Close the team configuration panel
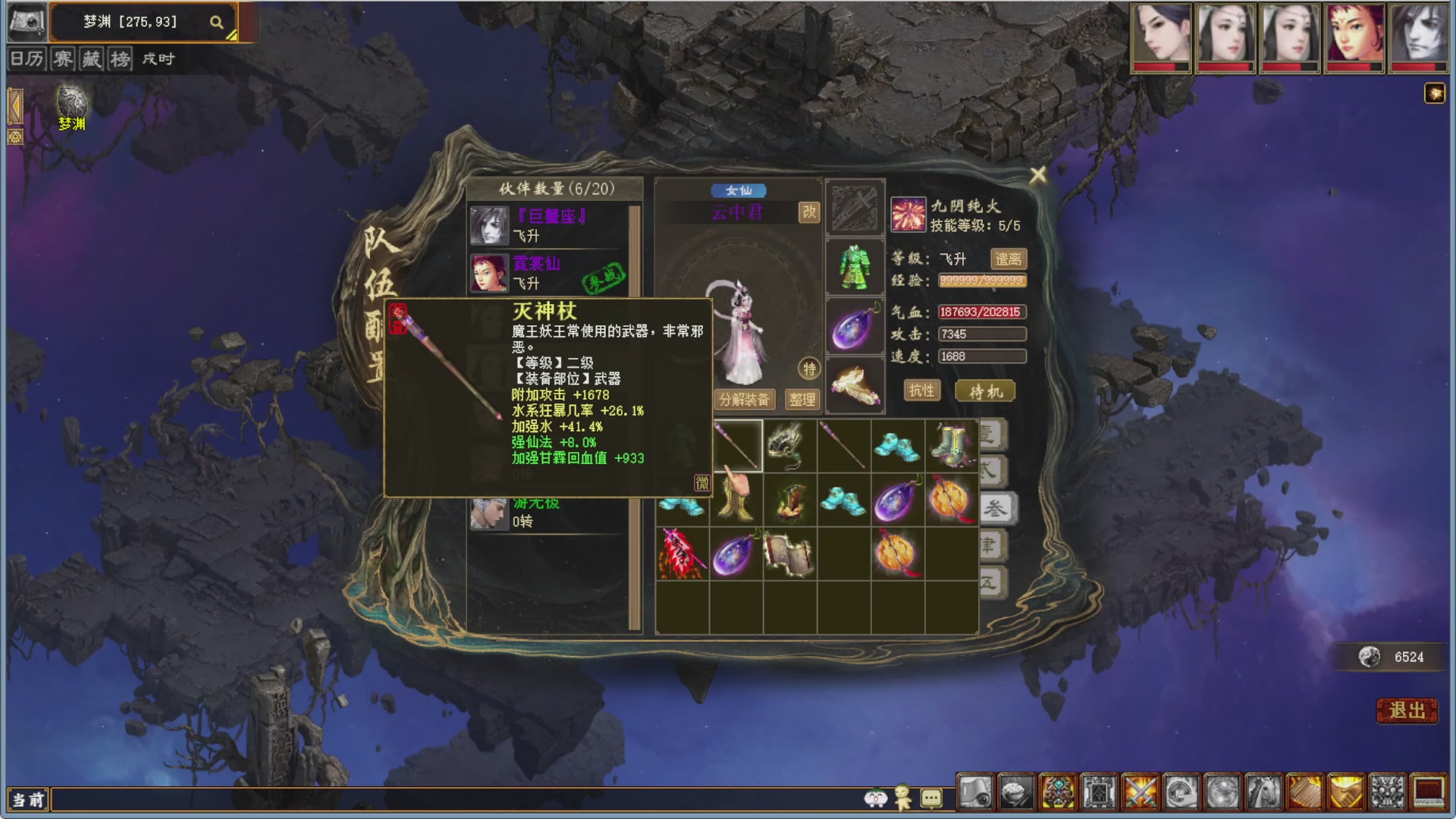Viewport: 1456px width, 819px height. (1037, 175)
